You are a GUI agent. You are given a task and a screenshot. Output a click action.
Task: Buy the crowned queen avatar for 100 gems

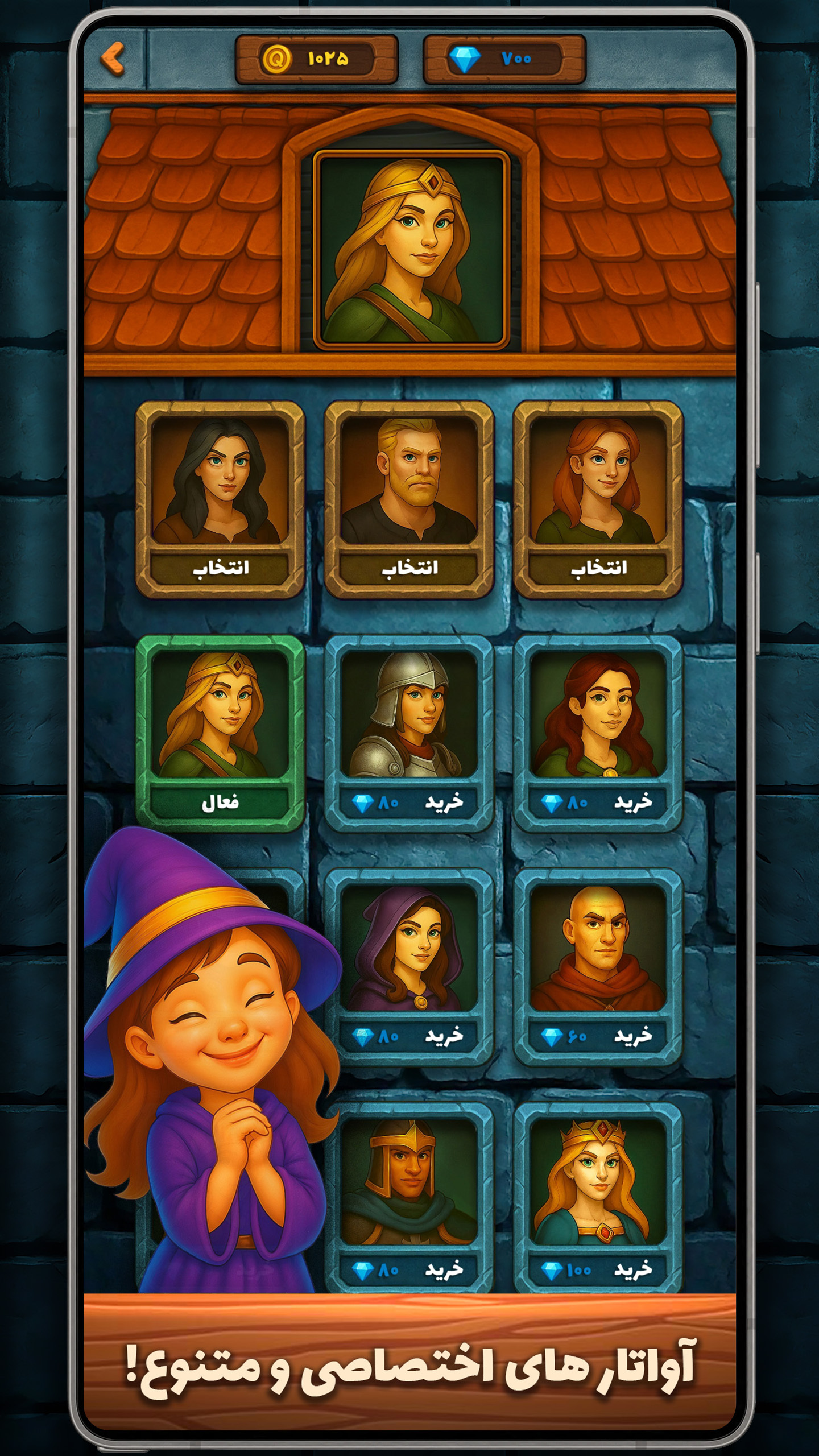pyautogui.click(x=598, y=1269)
